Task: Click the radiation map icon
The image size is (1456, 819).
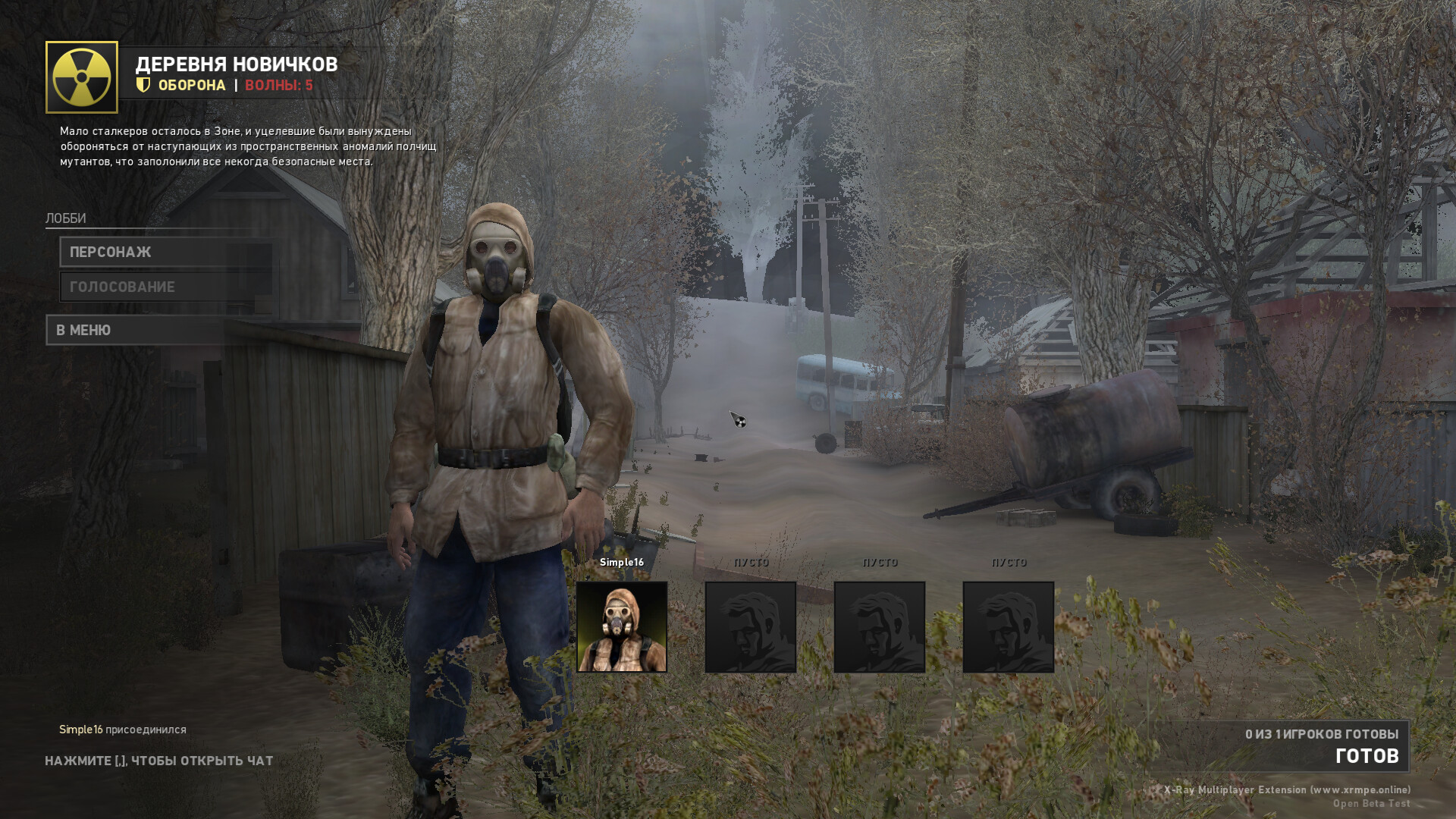Action: pyautogui.click(x=82, y=77)
